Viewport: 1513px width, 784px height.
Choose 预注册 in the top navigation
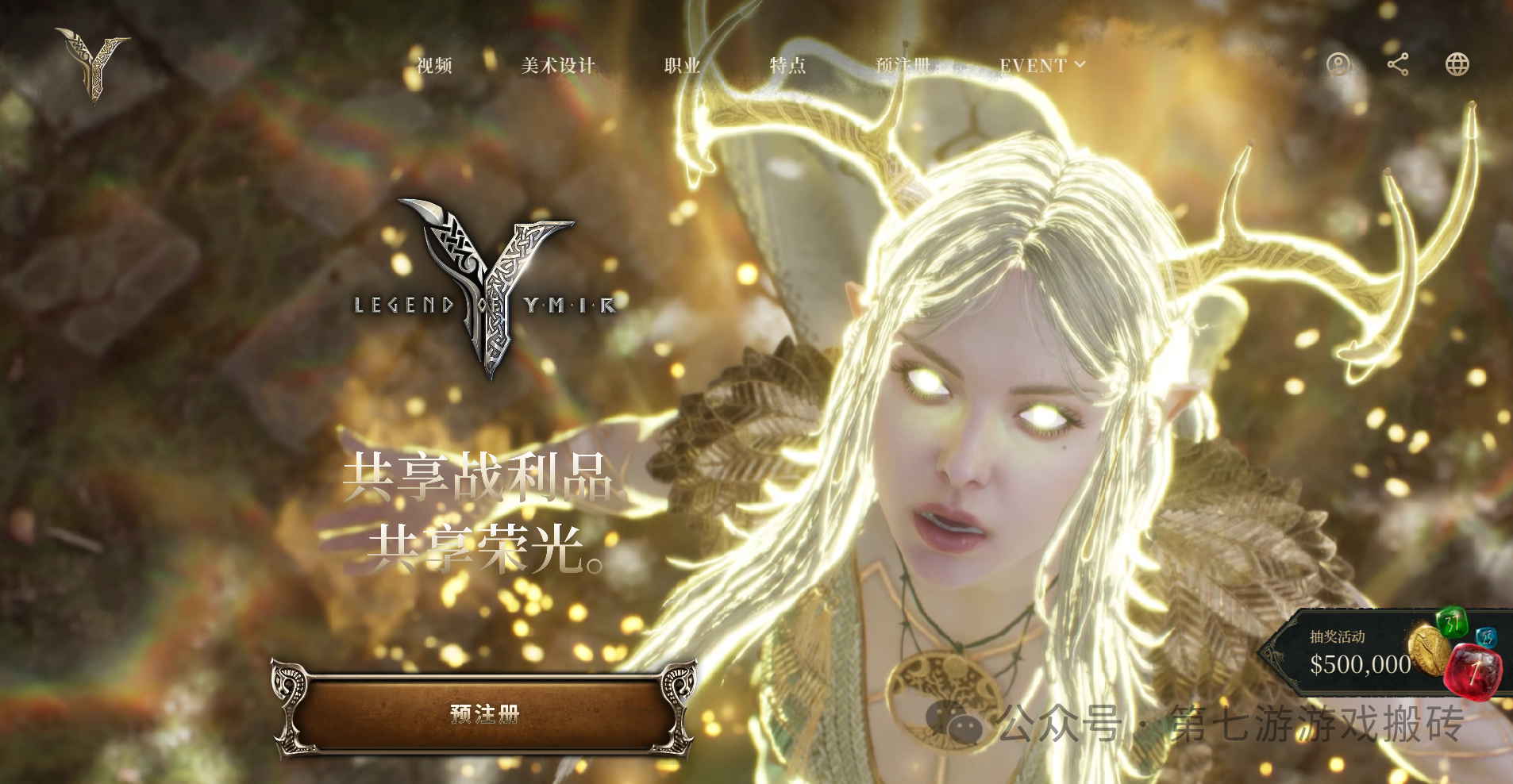point(903,66)
